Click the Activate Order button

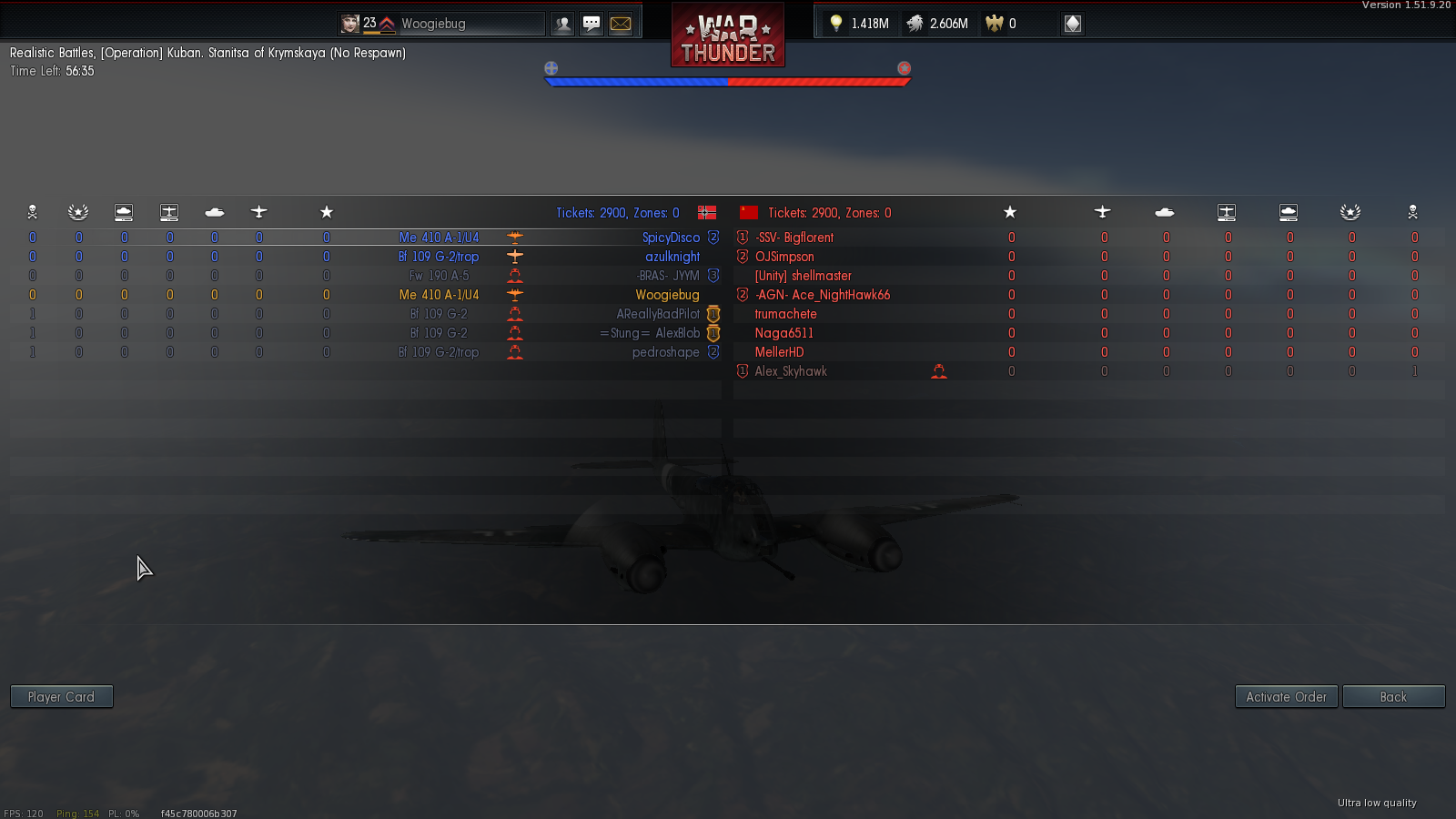coord(1286,697)
